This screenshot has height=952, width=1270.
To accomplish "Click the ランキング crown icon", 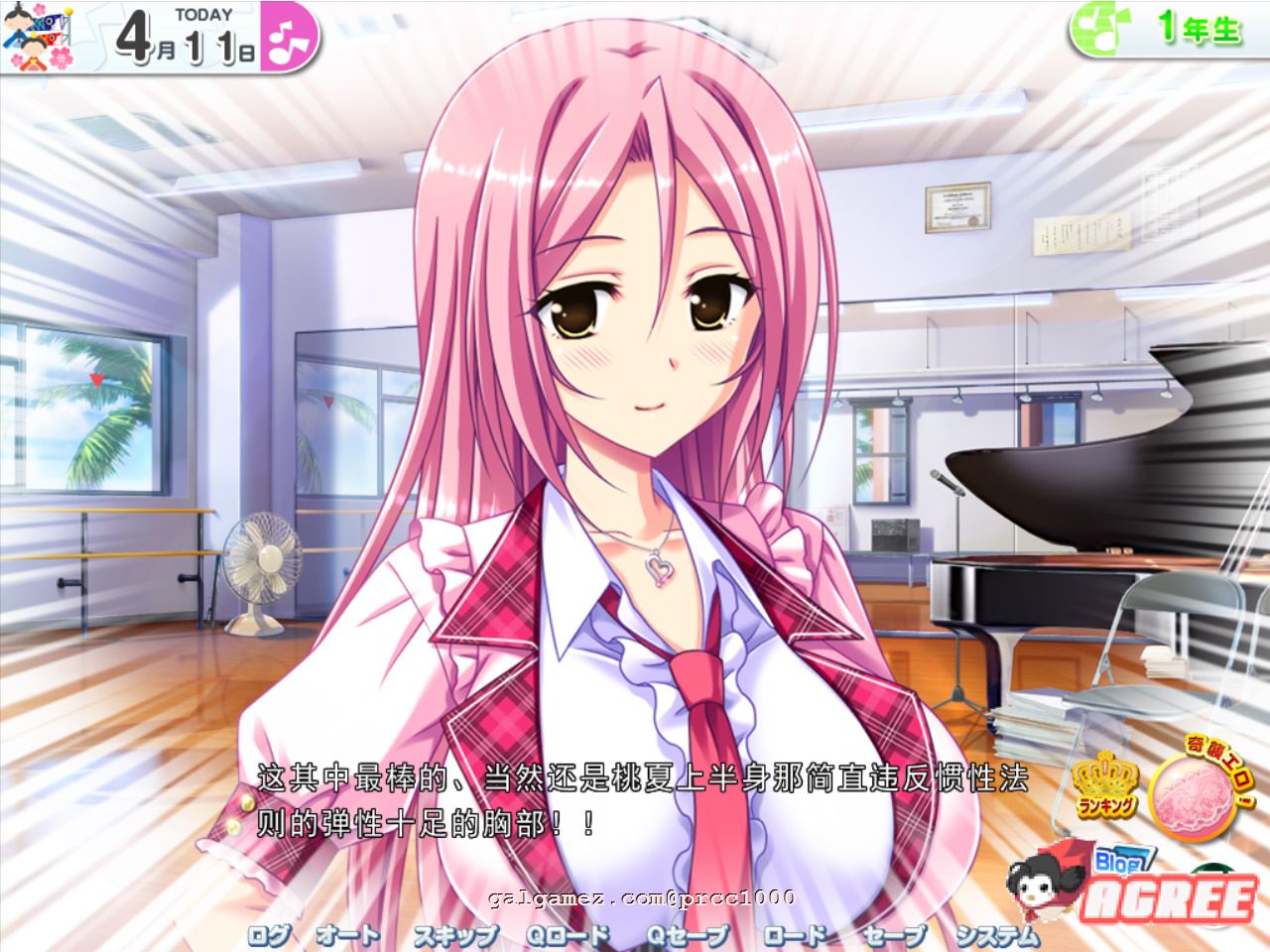I will 1104,785.
